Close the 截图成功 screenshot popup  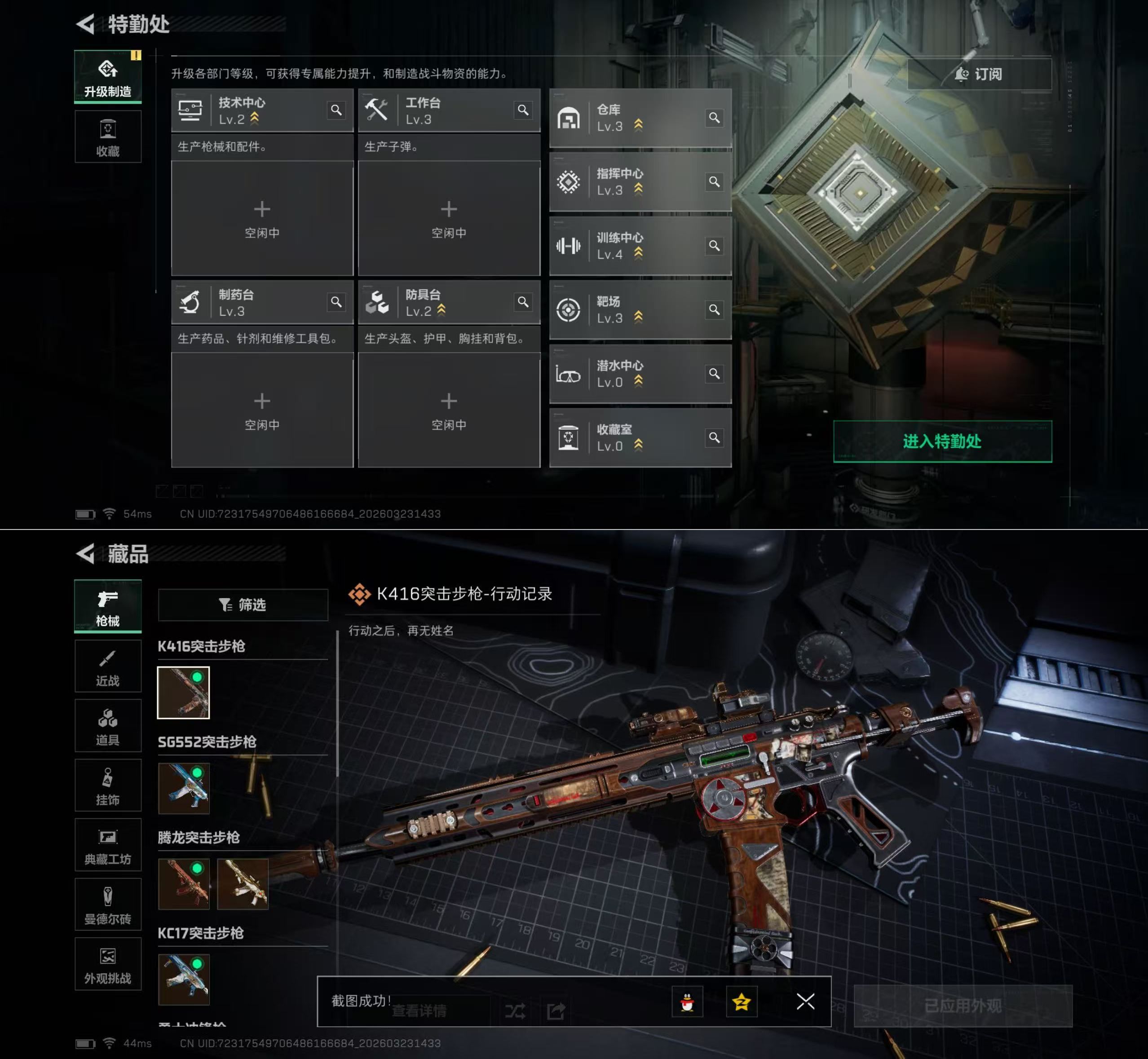coord(805,1001)
